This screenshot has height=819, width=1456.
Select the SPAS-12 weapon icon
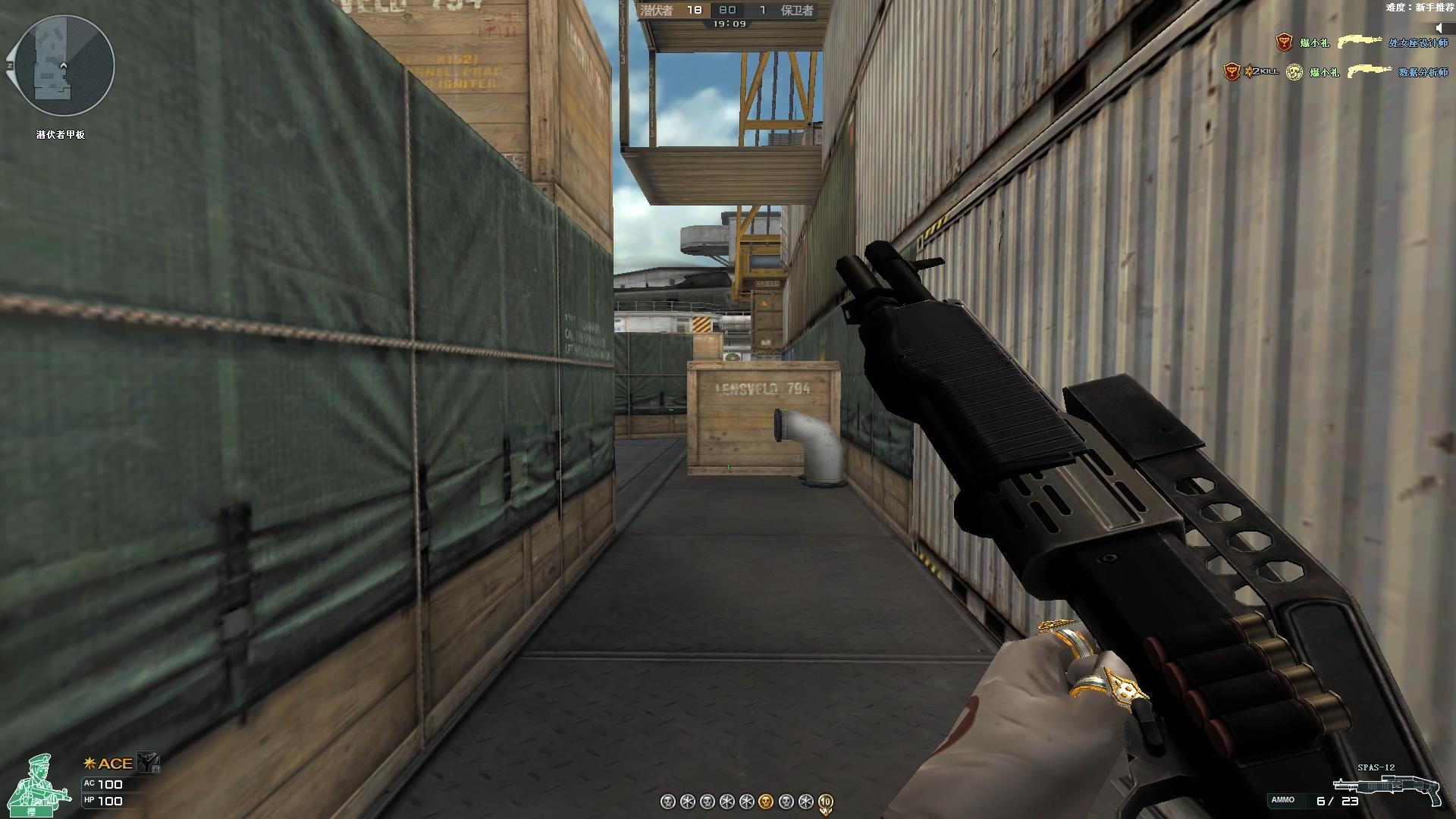pyautogui.click(x=1386, y=789)
